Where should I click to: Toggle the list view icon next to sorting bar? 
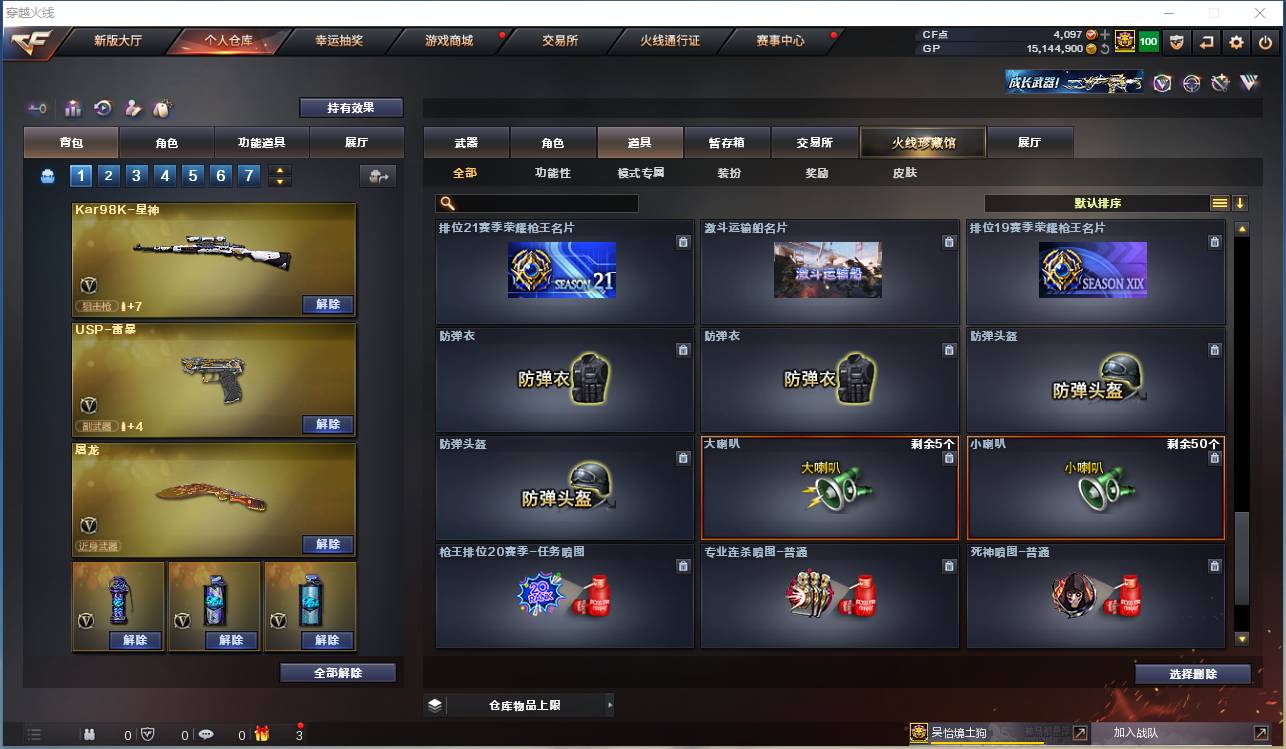(1219, 202)
